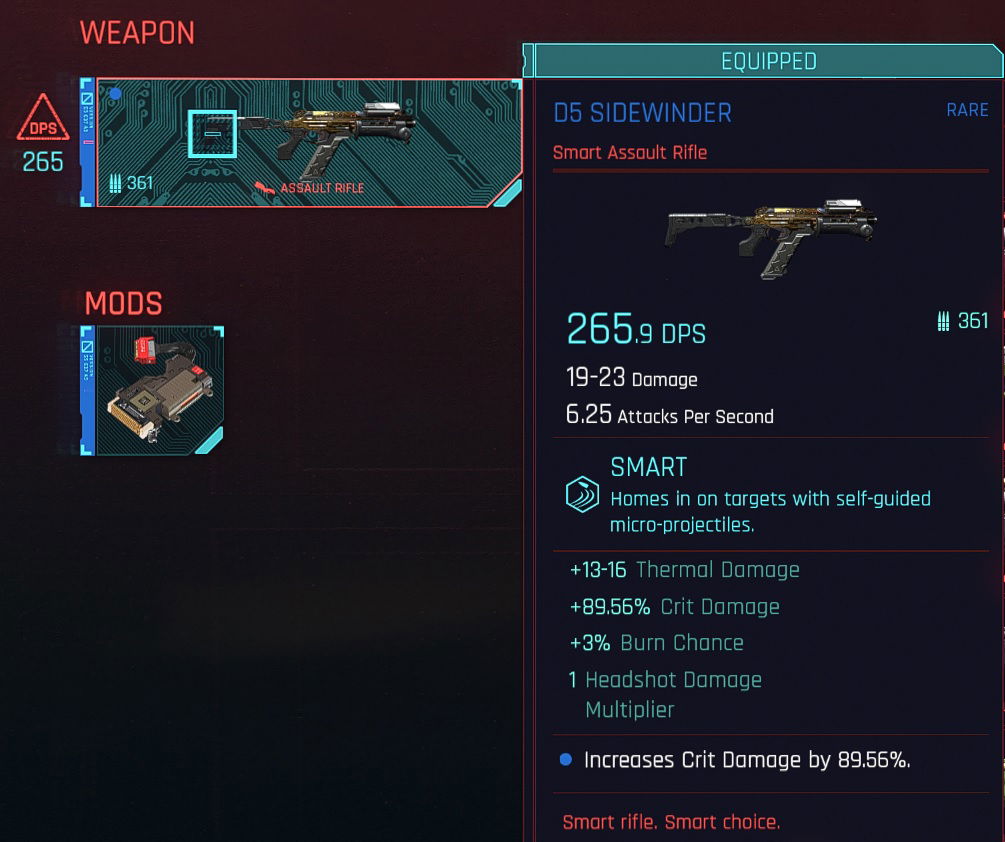Screen dimensions: 1005x842
Task: Click the empty scope attachment slot
Action: click(212, 134)
